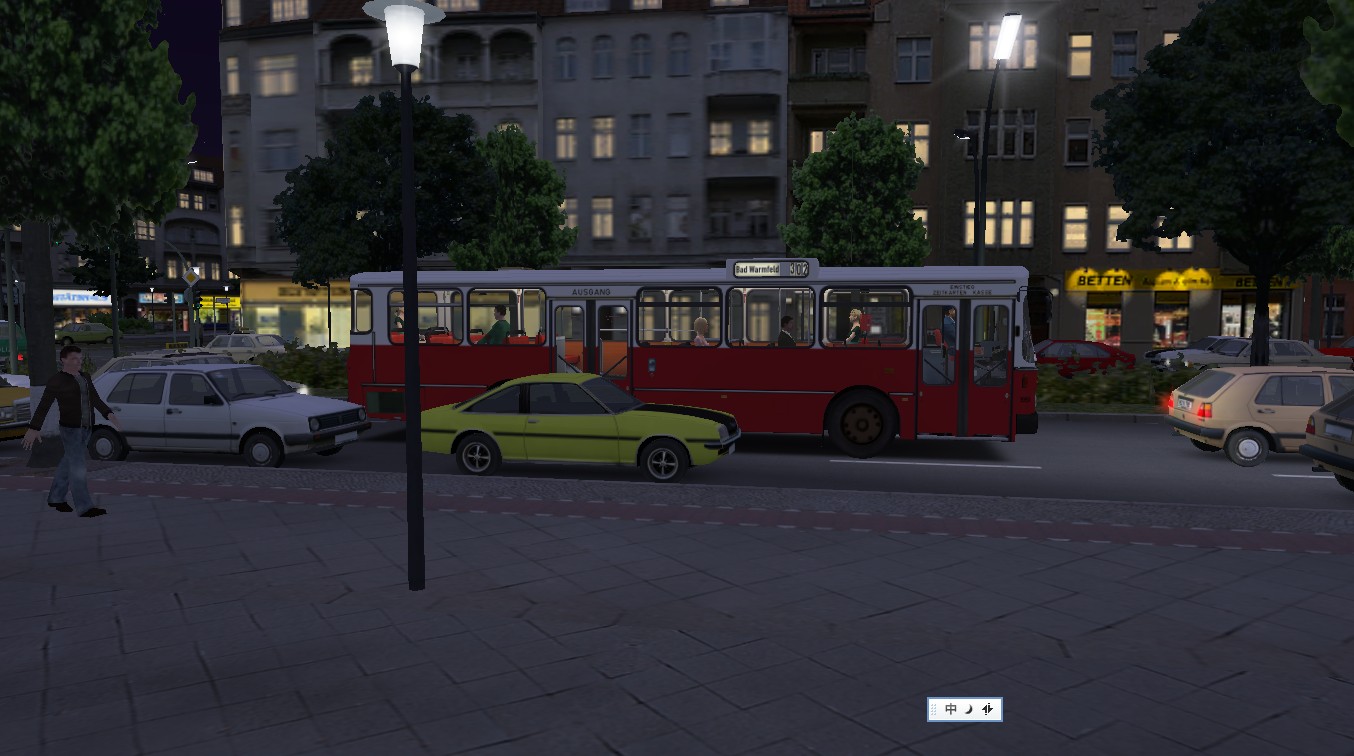Toggle the 中 Chinese input mode button
The image size is (1354, 756).
coord(950,709)
